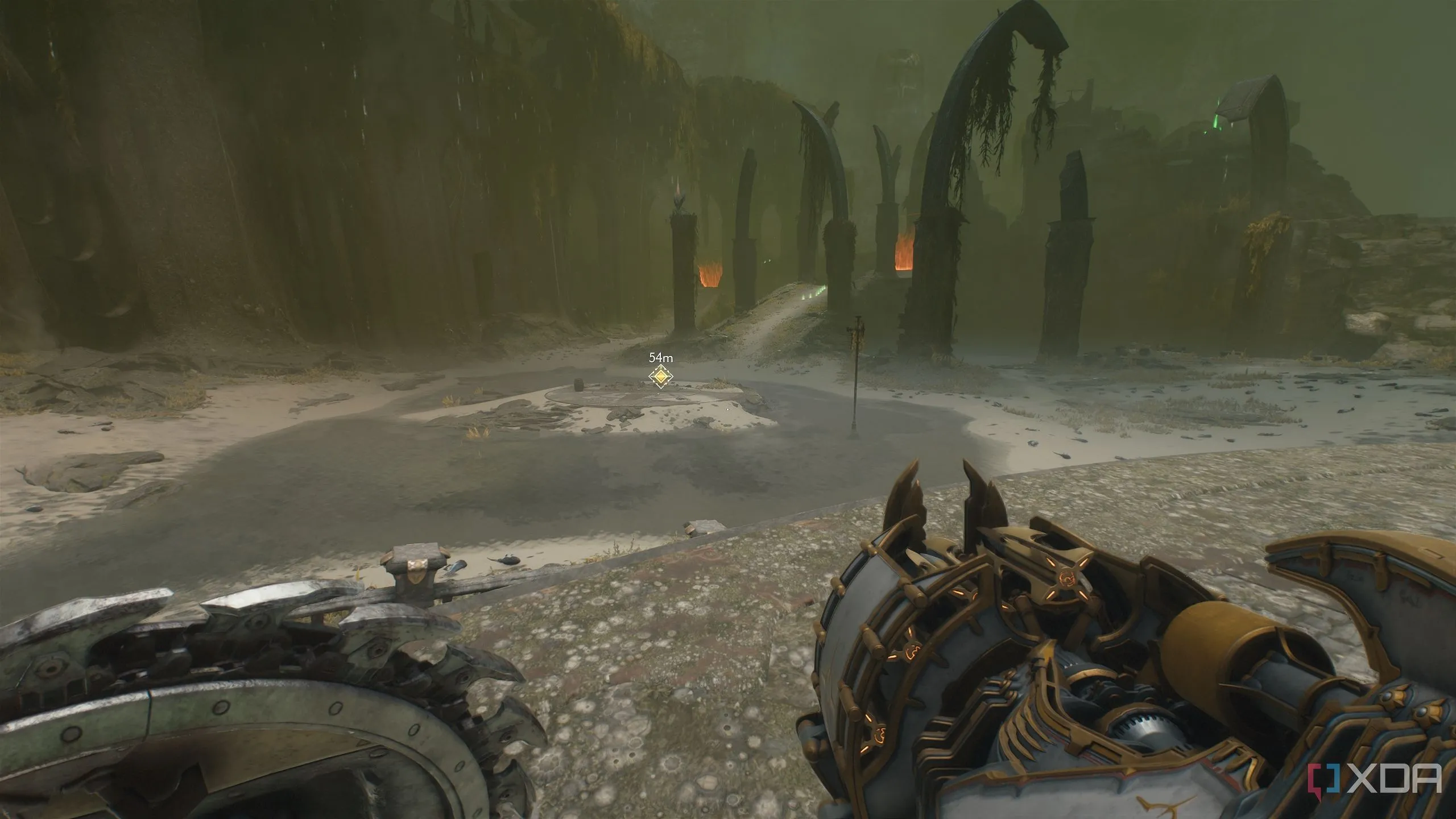Select the yellow diamond objective waypoint marker
This screenshot has height=819, width=1456.
point(660,377)
